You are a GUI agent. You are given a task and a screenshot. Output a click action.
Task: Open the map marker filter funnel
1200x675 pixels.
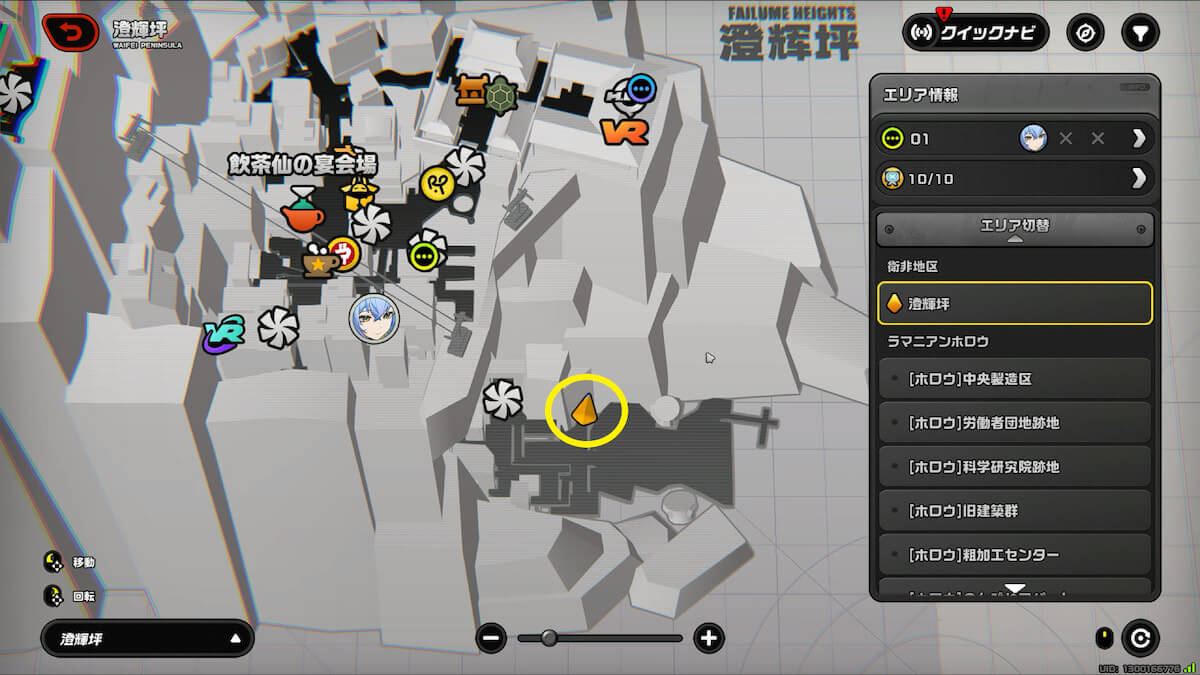click(1139, 33)
